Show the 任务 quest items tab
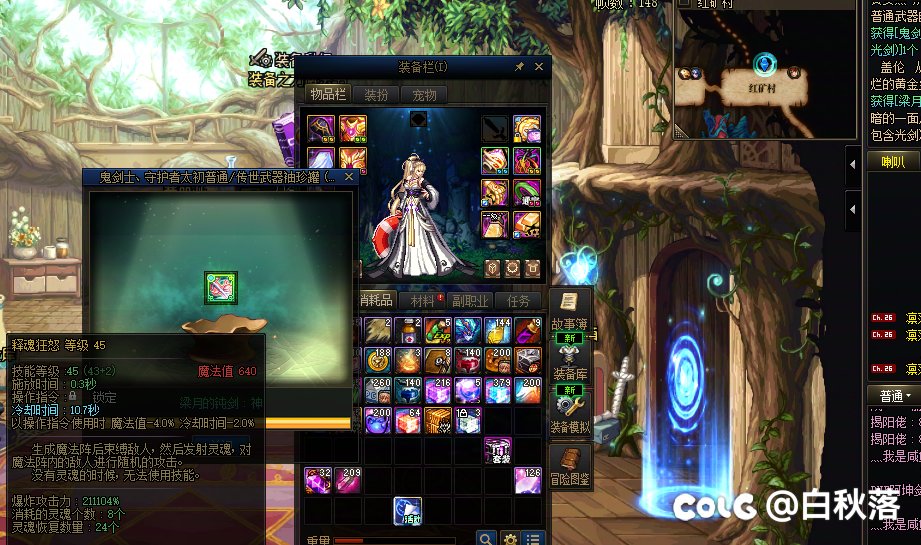The image size is (921, 545). tap(519, 300)
